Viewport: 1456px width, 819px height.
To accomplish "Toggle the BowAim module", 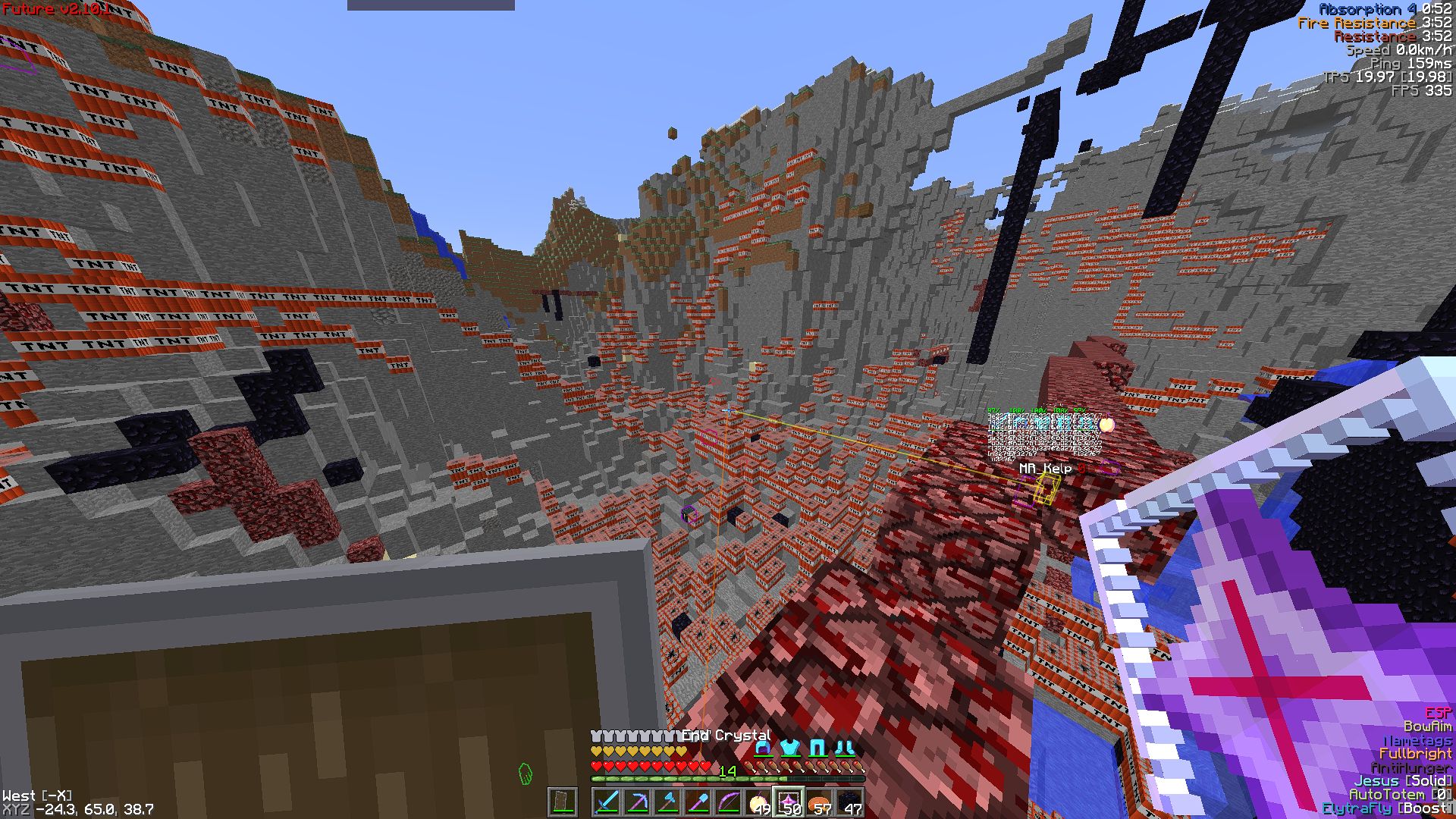I will pyautogui.click(x=1427, y=726).
